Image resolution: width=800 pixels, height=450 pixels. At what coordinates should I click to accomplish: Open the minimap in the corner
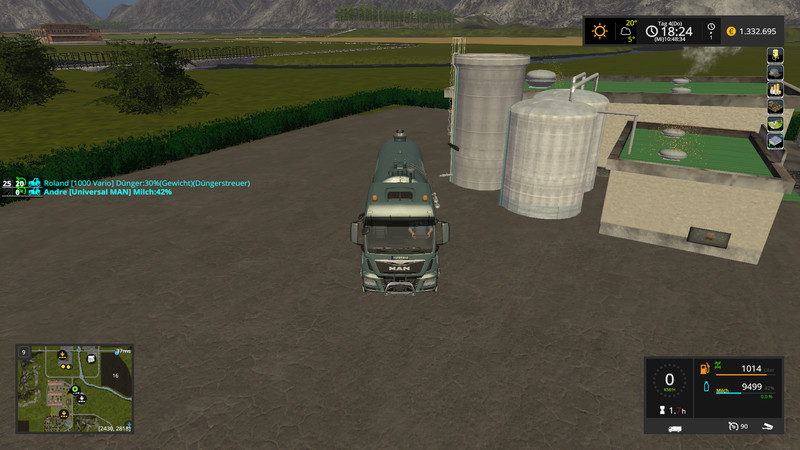pyautogui.click(x=74, y=389)
